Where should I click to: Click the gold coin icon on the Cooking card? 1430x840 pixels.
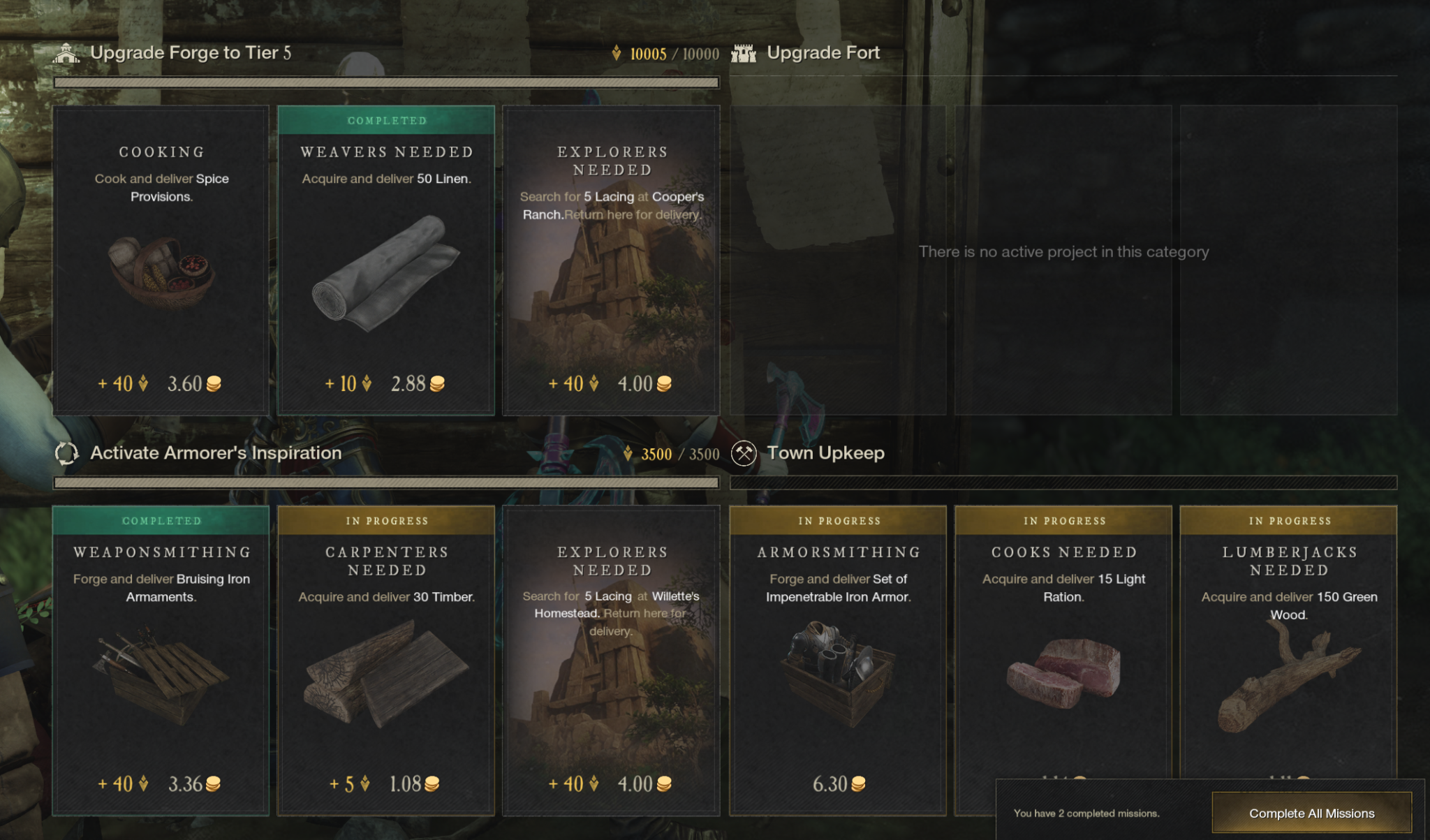click(214, 383)
